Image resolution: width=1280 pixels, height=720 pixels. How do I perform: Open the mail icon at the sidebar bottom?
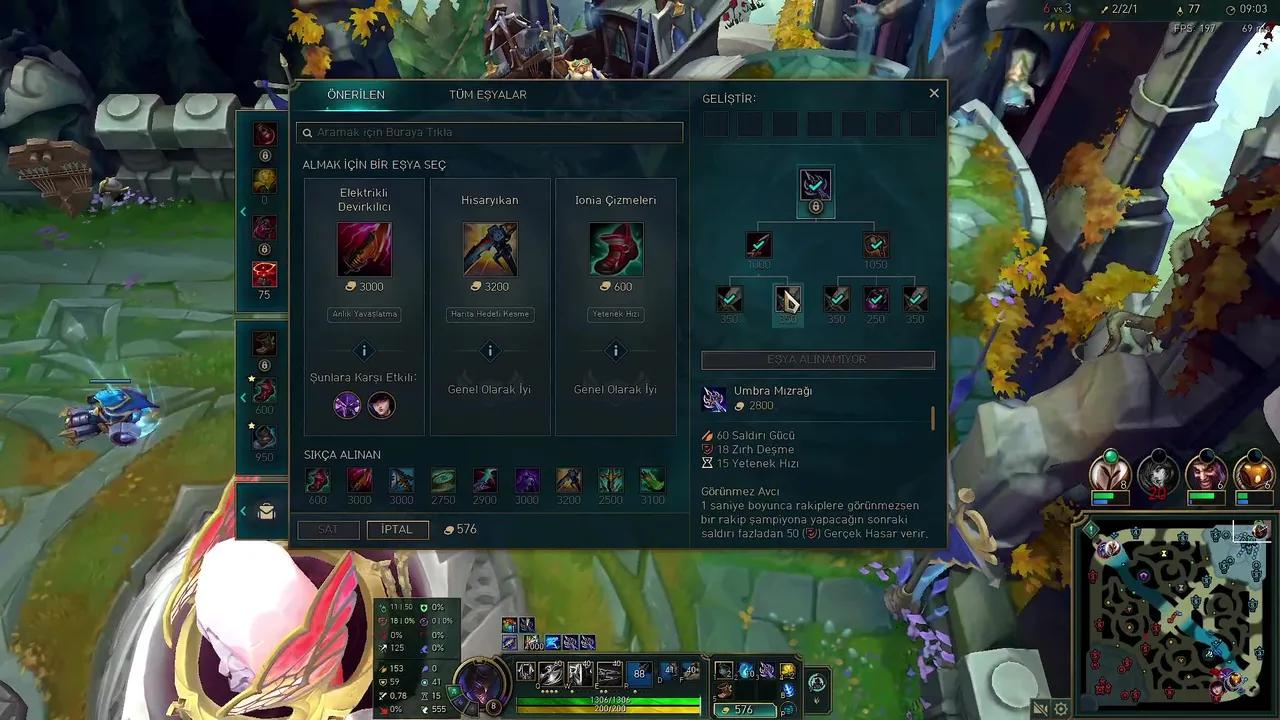tap(265, 511)
